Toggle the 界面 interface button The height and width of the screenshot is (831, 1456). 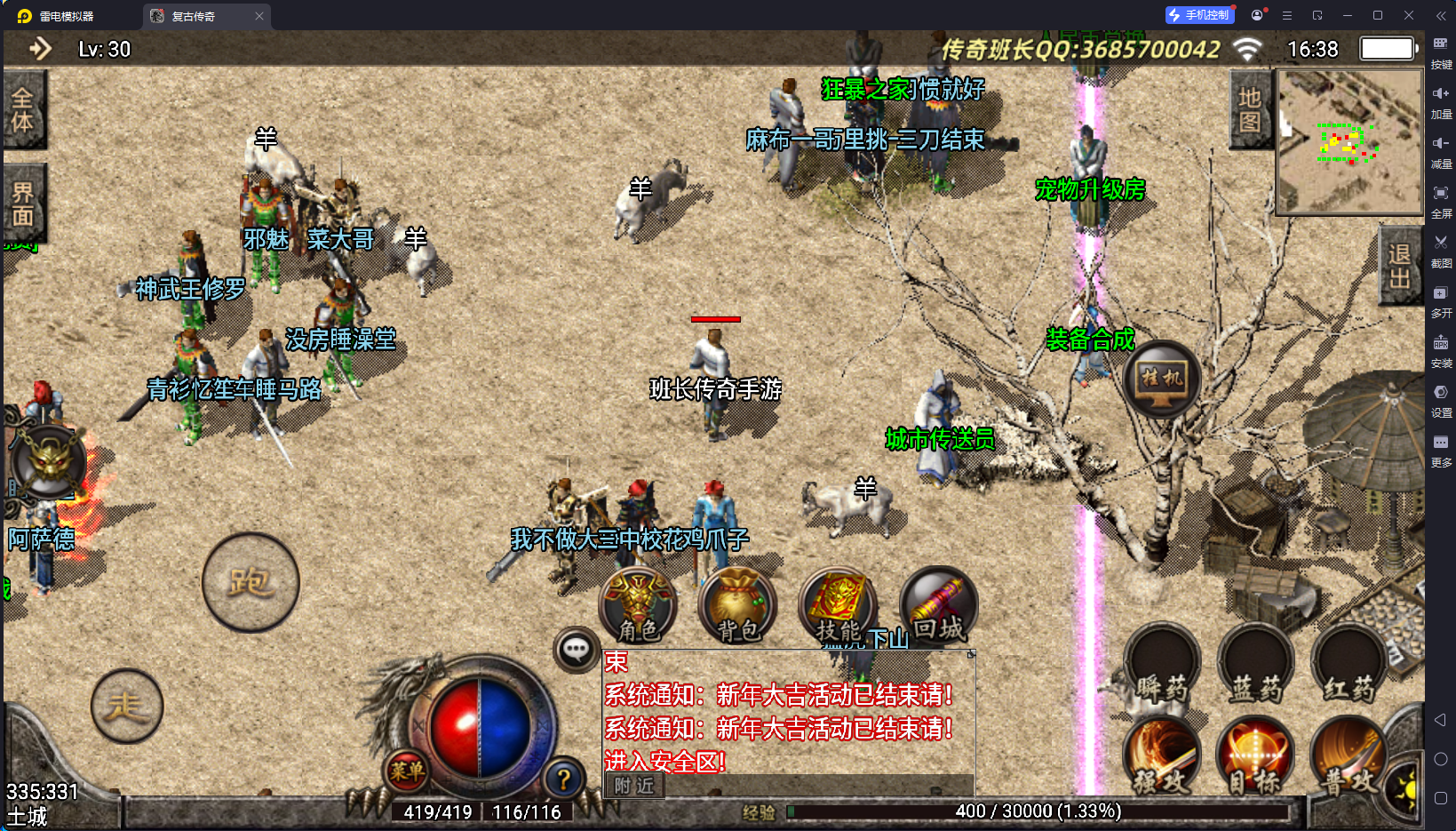23,204
